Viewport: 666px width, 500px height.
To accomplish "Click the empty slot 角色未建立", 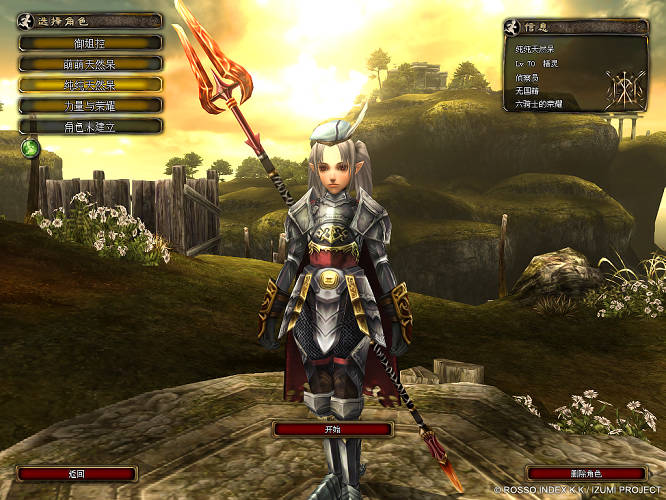I will click(90, 126).
